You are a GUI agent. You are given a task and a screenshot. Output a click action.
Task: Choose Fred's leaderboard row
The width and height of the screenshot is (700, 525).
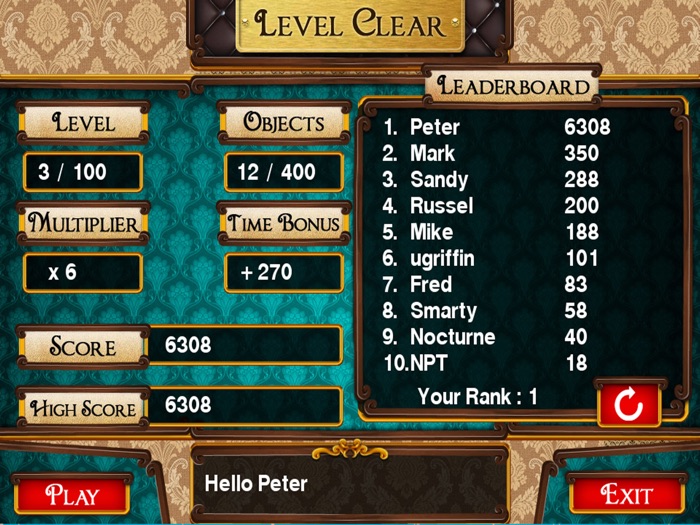tap(497, 284)
